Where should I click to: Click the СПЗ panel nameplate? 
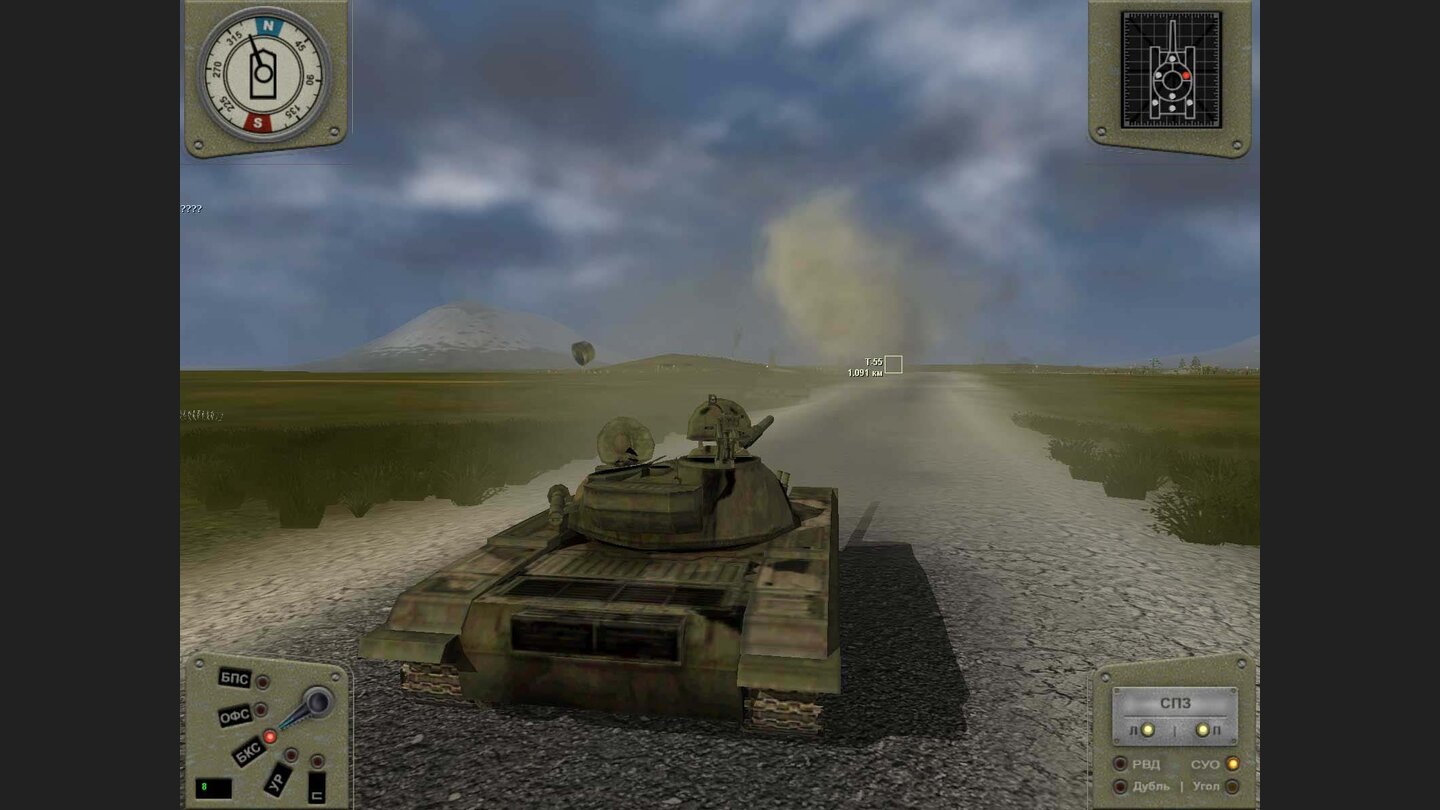point(1177,702)
